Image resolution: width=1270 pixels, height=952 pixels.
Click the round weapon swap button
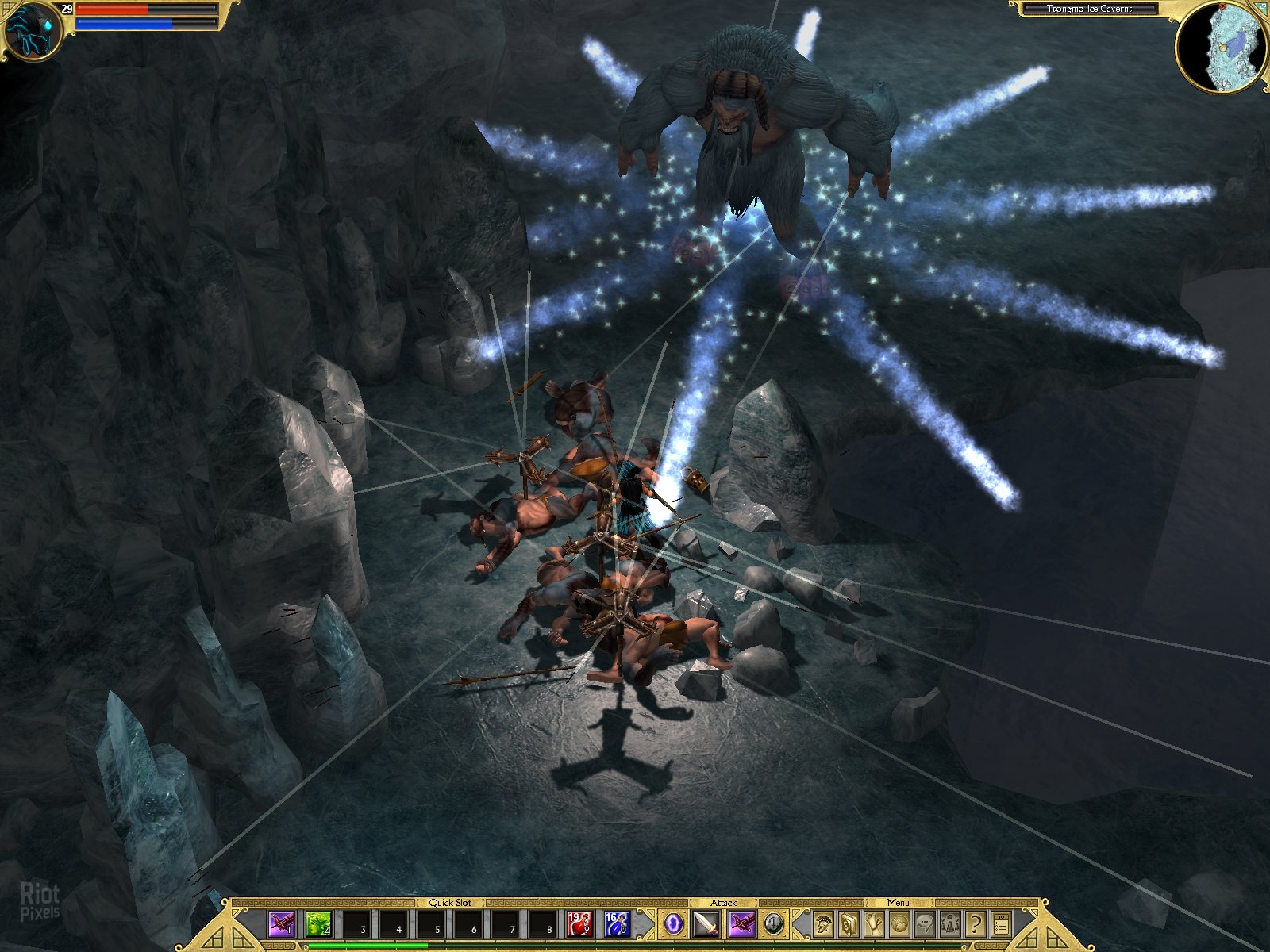coord(774,923)
